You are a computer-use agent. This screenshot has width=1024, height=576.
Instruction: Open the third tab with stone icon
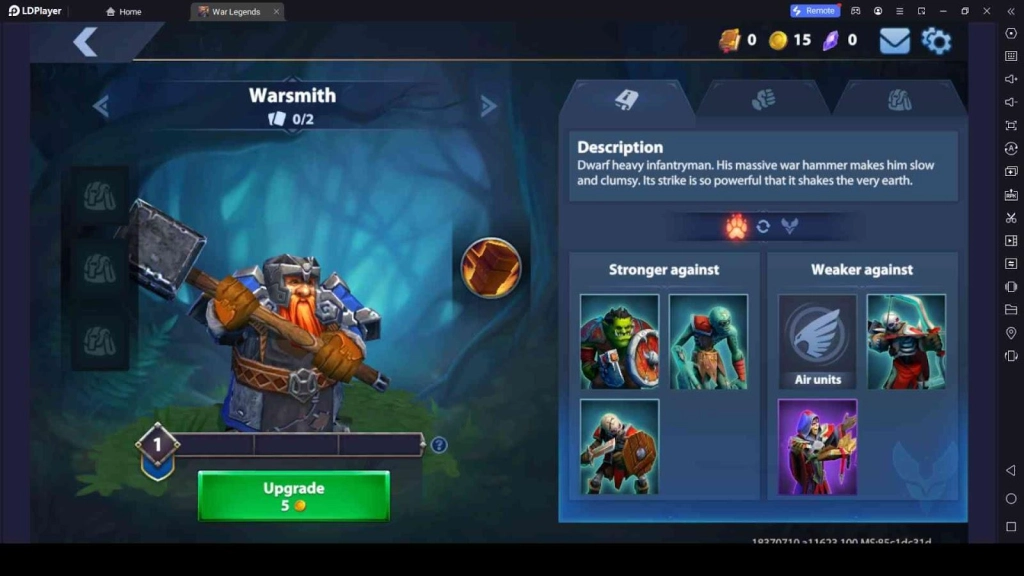pyautogui.click(x=899, y=99)
